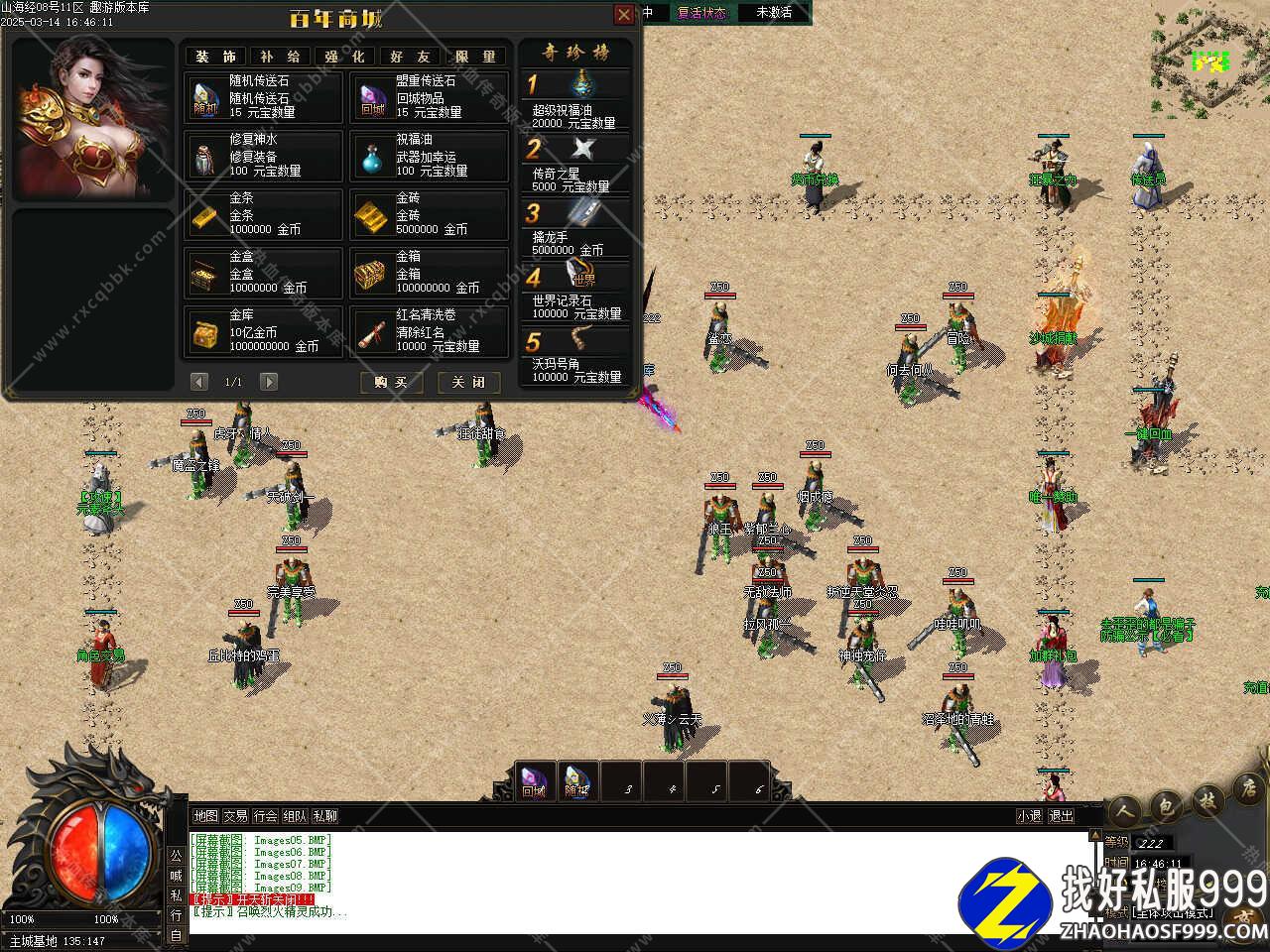
Task: Choose the 红名清洗卷 scroll item
Action: pyautogui.click(x=429, y=331)
